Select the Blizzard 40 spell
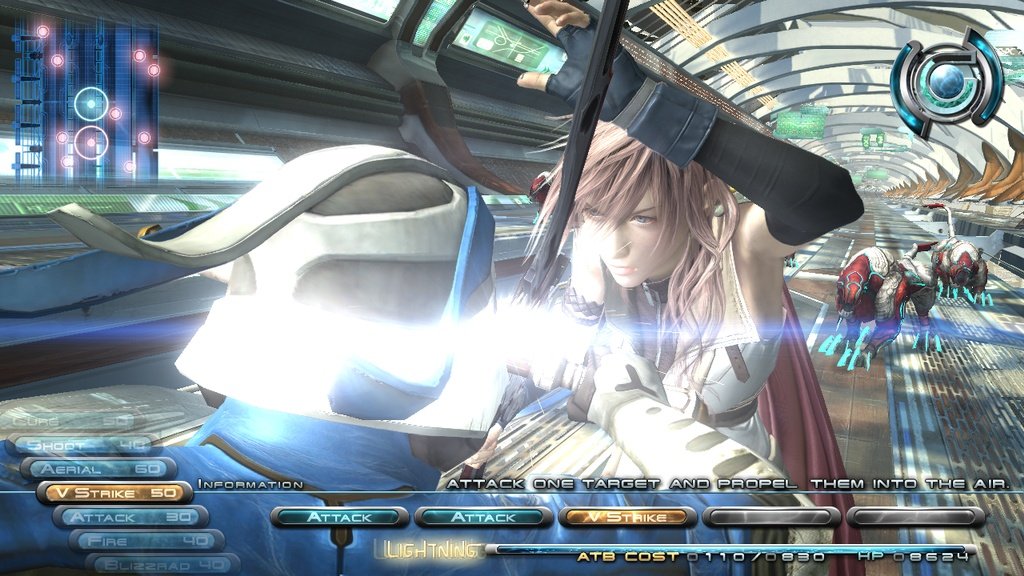The image size is (1024, 576). click(160, 563)
